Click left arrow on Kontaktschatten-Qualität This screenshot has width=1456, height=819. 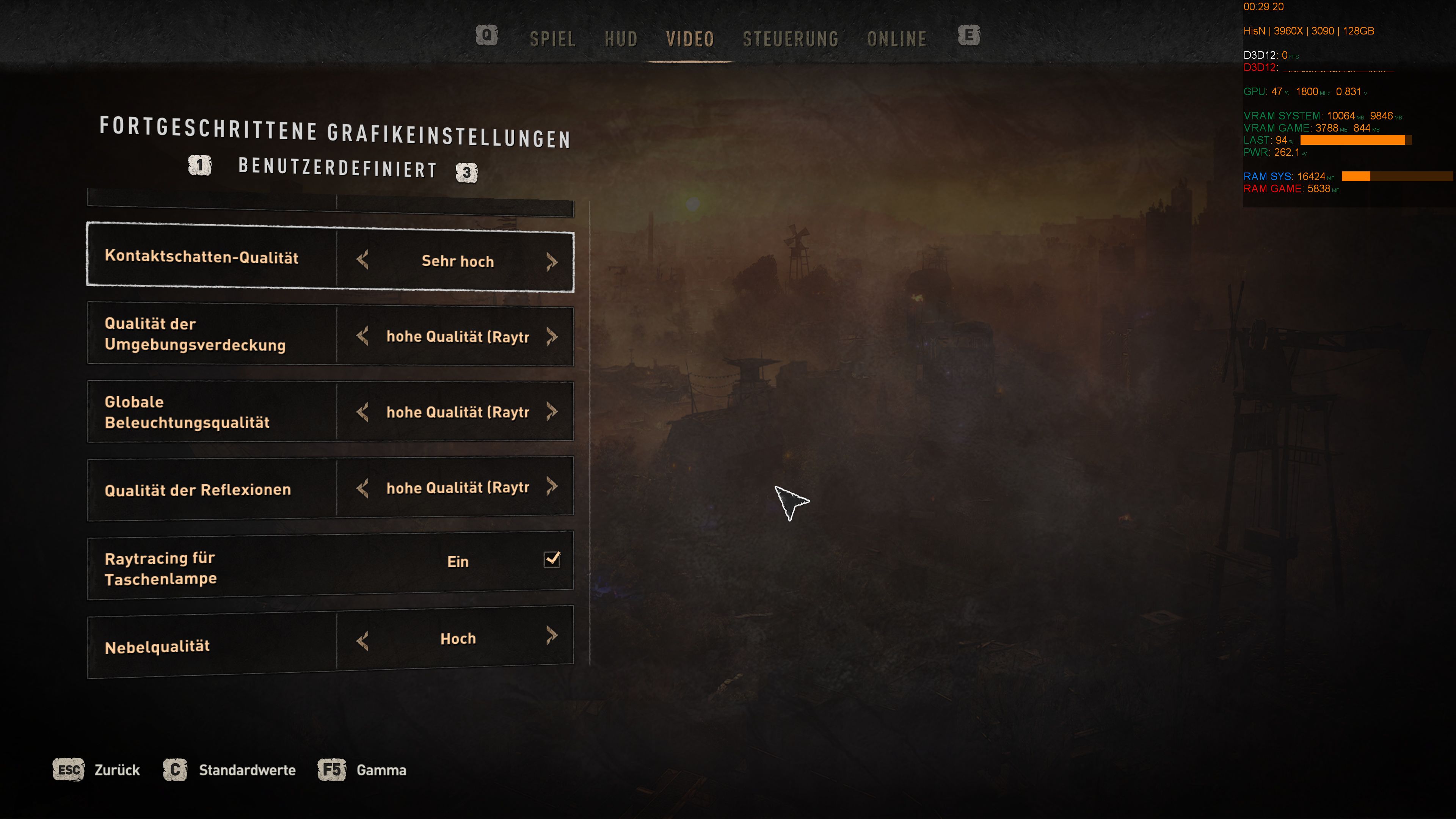tap(363, 261)
